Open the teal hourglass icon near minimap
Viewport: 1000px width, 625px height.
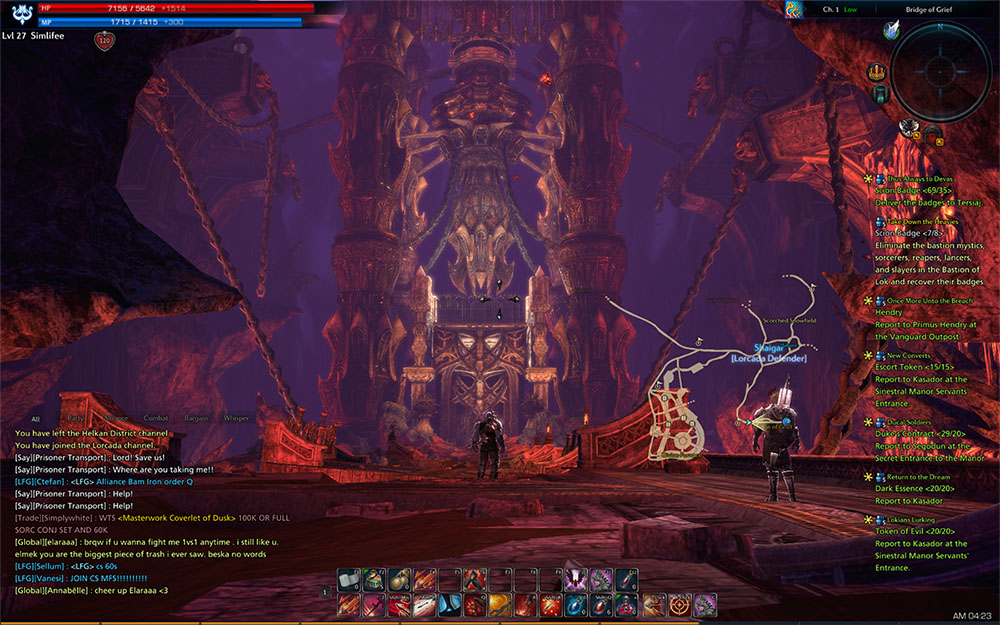pos(880,94)
